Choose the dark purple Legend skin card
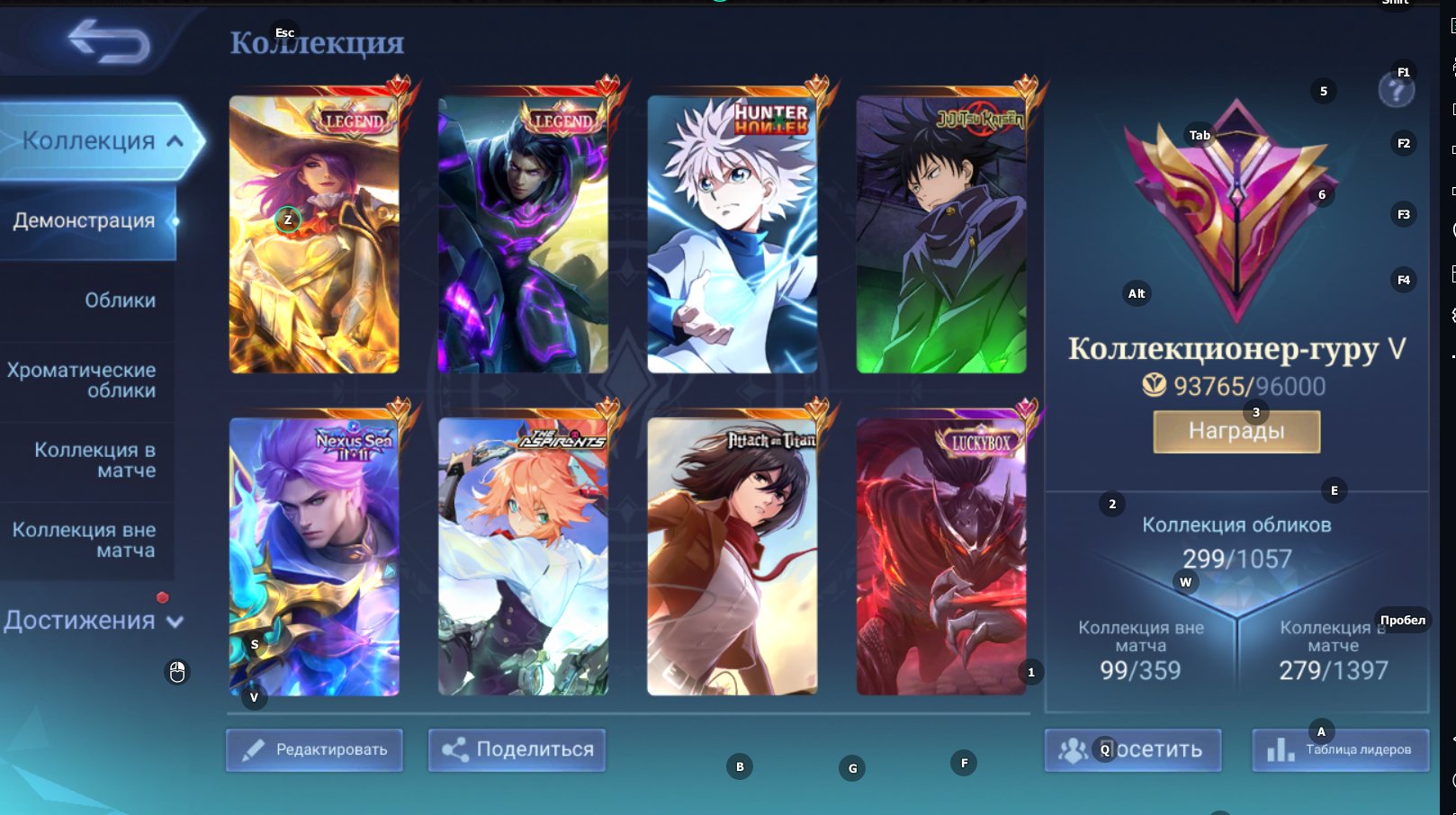1456x815 pixels. point(523,236)
